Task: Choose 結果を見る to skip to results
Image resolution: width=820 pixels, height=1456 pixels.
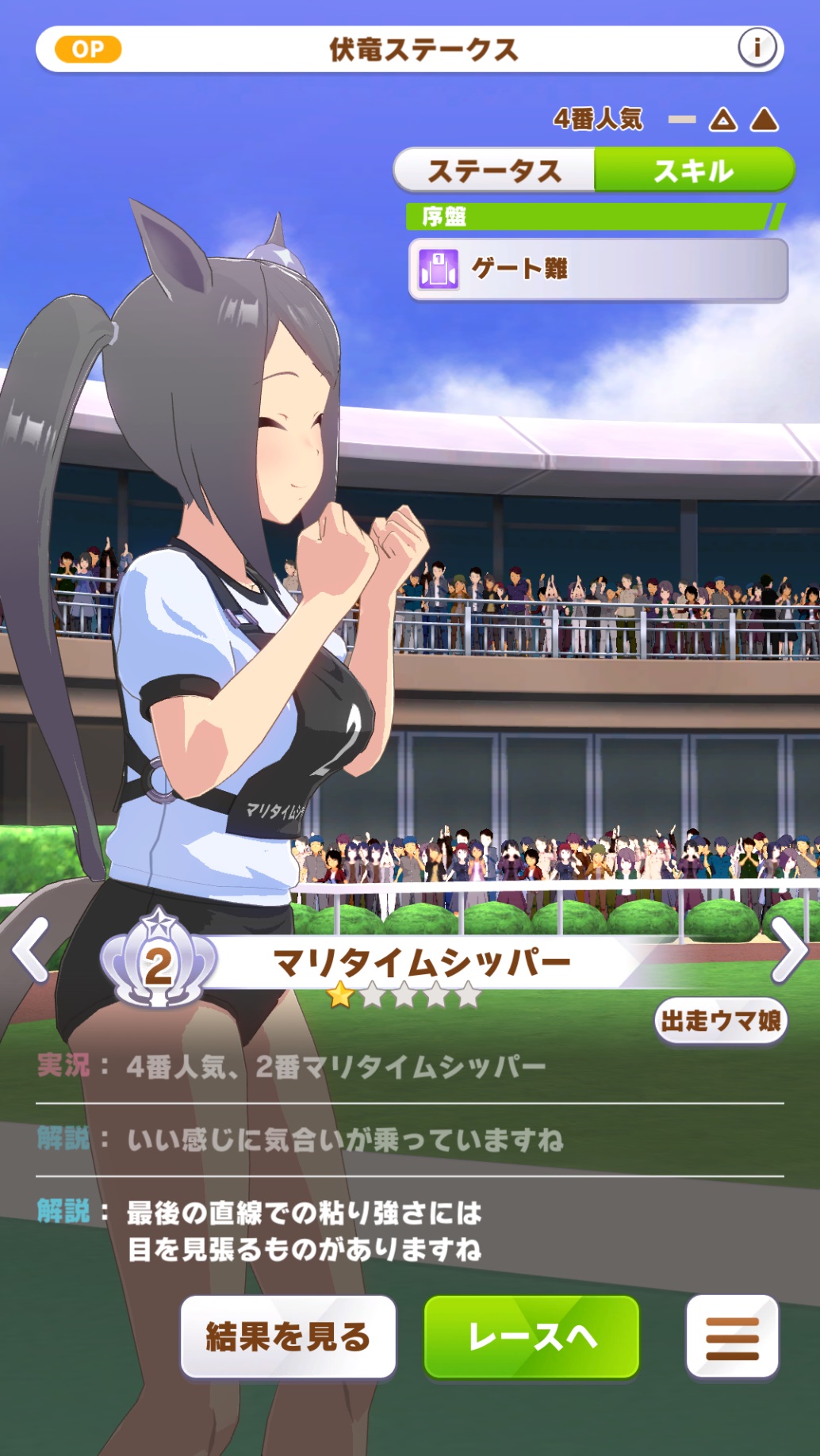Action: click(289, 1337)
